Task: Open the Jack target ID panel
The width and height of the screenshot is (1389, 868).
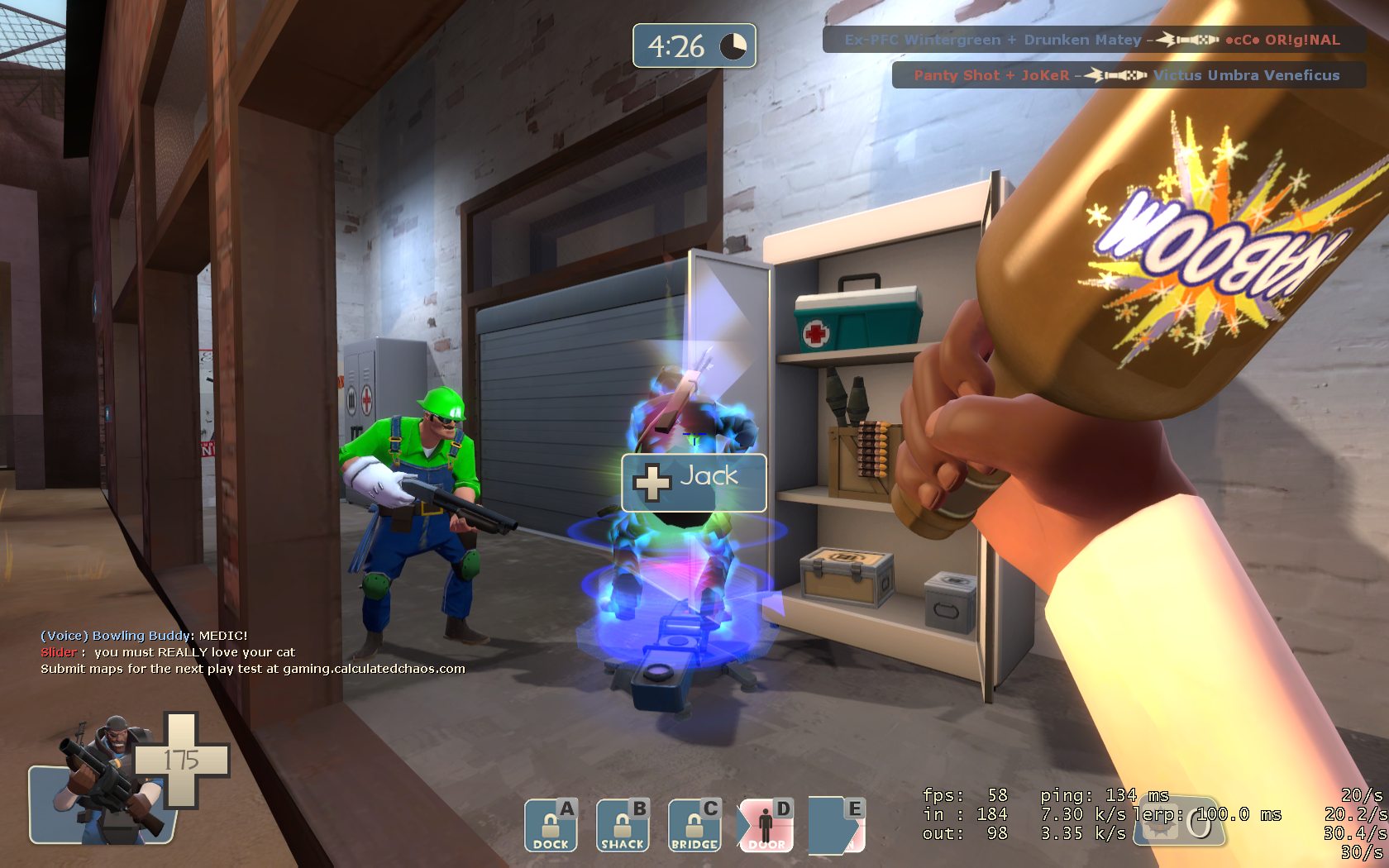Action: click(x=694, y=482)
